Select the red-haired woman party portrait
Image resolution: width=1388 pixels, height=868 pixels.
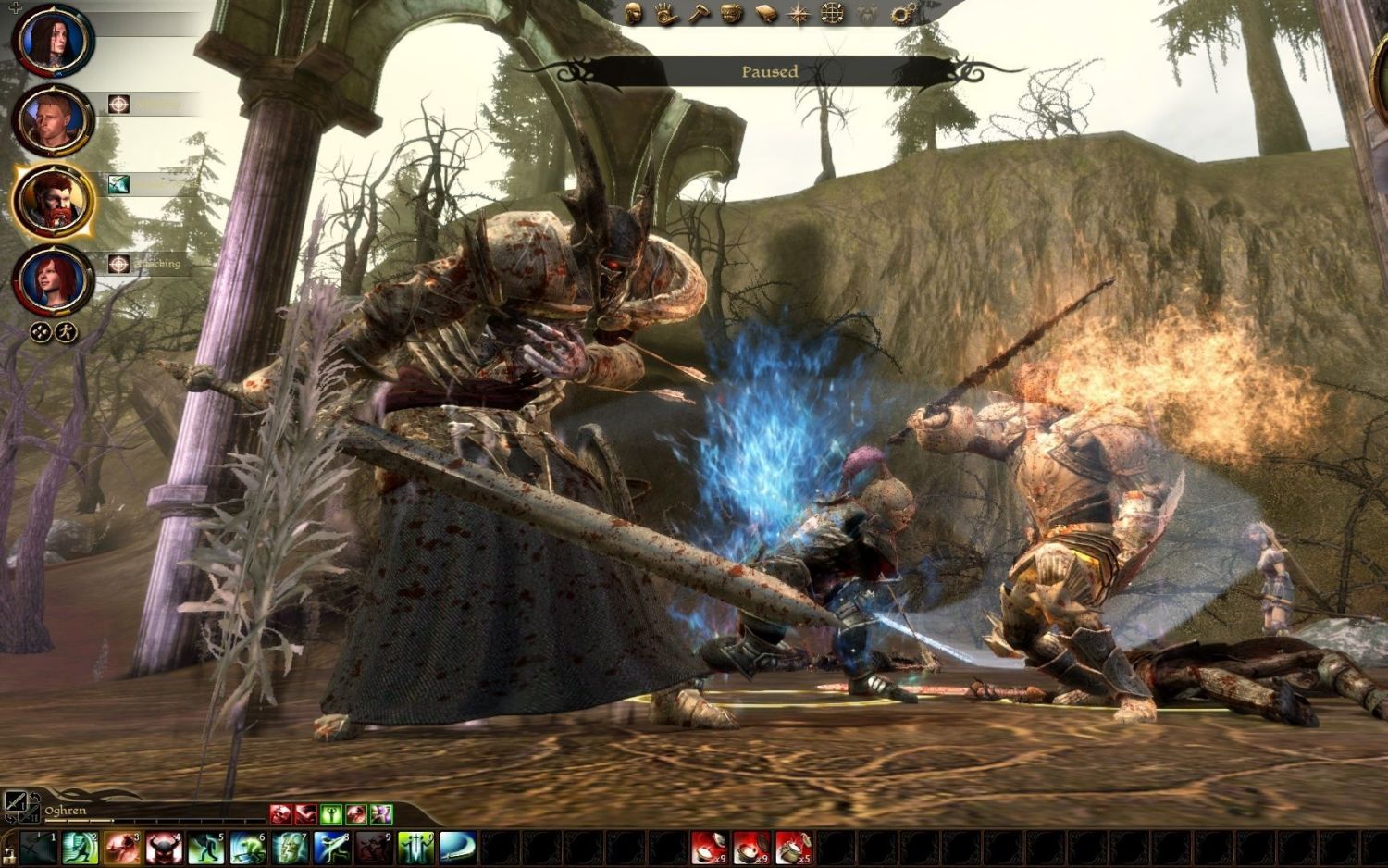coord(52,279)
